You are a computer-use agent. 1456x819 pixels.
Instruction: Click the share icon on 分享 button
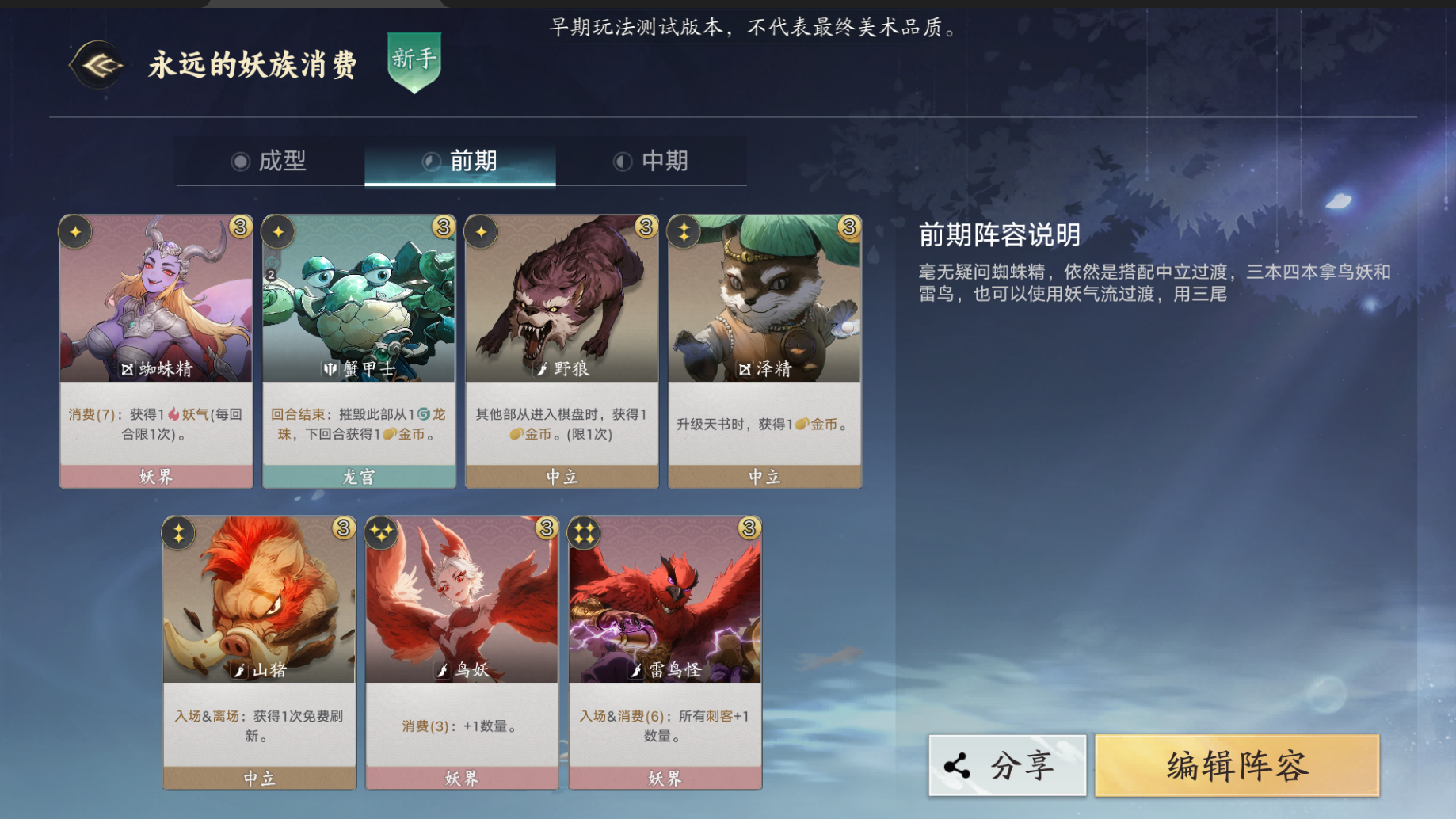tap(955, 765)
